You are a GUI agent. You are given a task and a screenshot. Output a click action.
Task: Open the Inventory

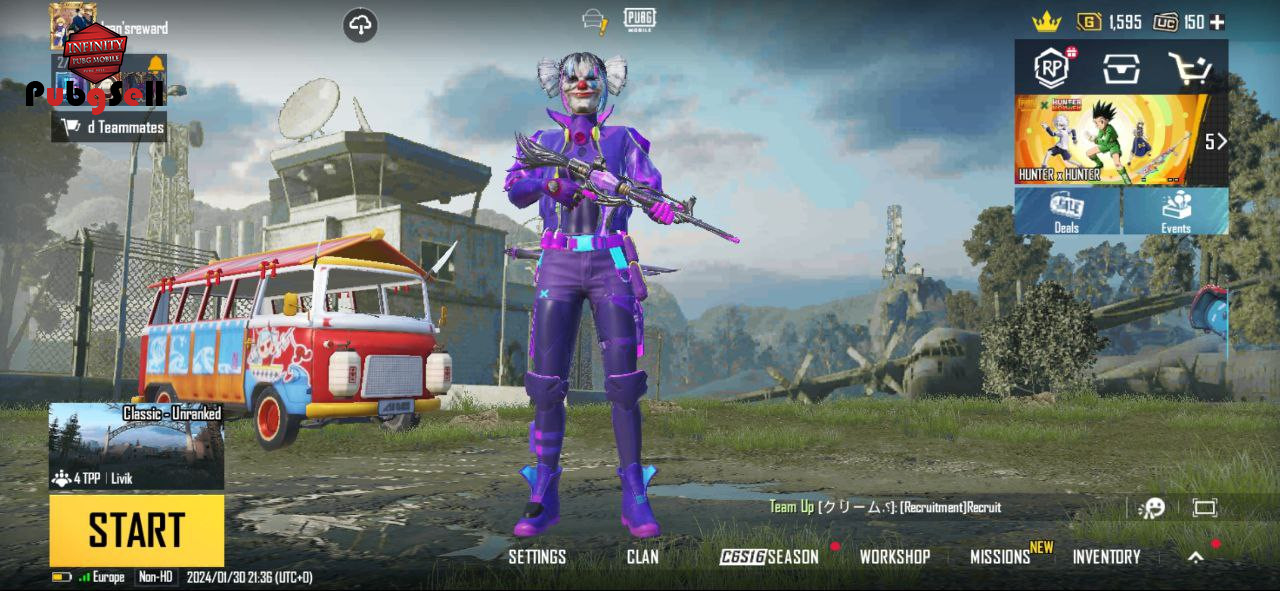coord(1106,557)
